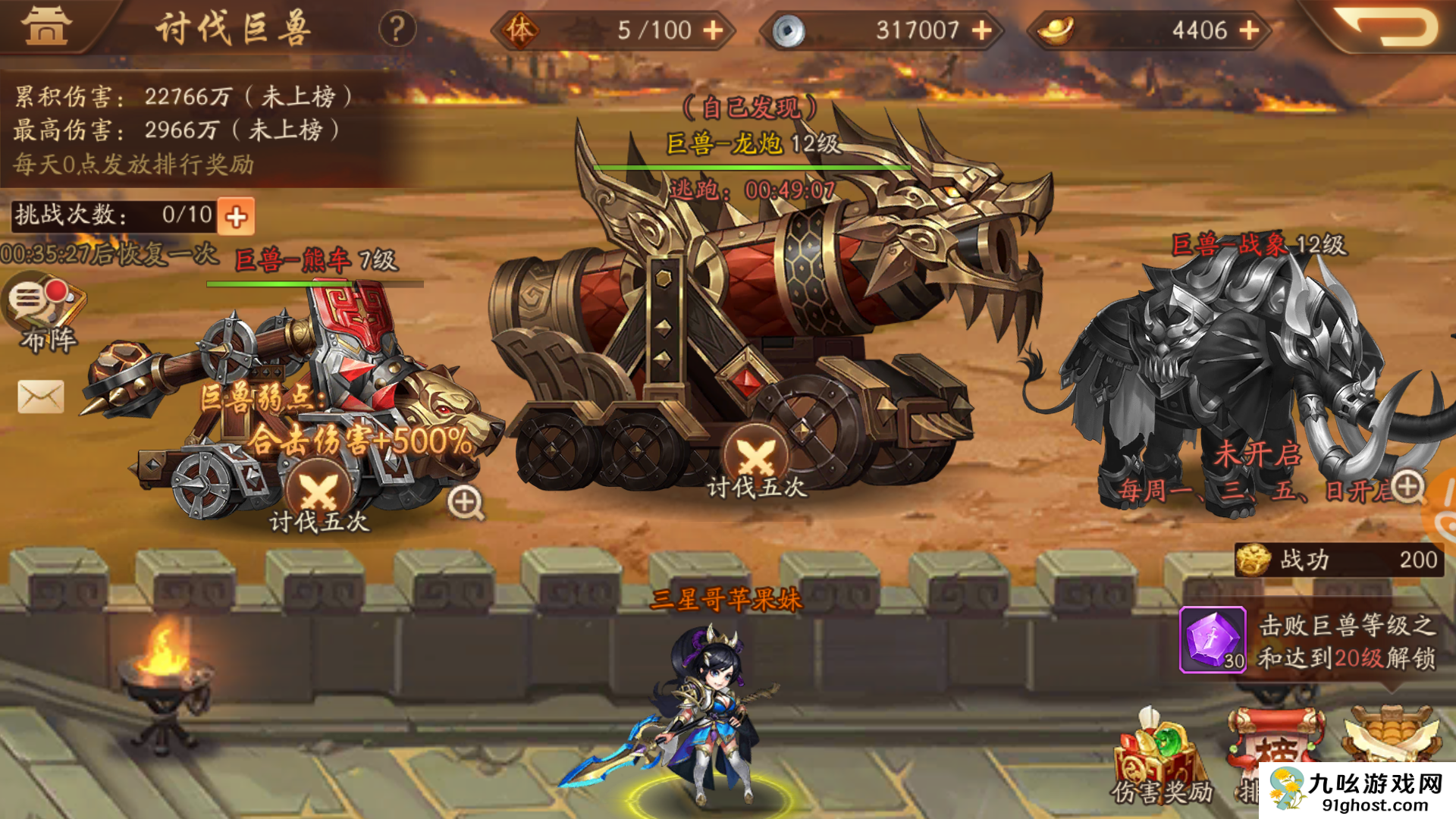Open the mail envelope icon
Viewport: 1456px width, 819px height.
point(41,397)
